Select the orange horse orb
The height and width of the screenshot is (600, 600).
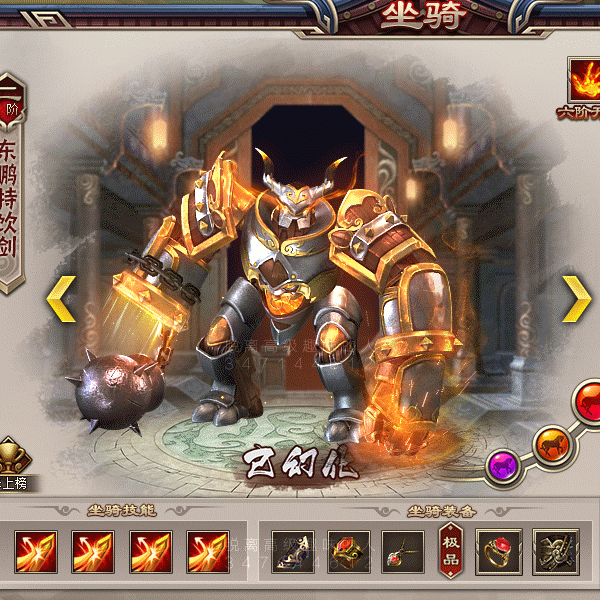pos(549,443)
